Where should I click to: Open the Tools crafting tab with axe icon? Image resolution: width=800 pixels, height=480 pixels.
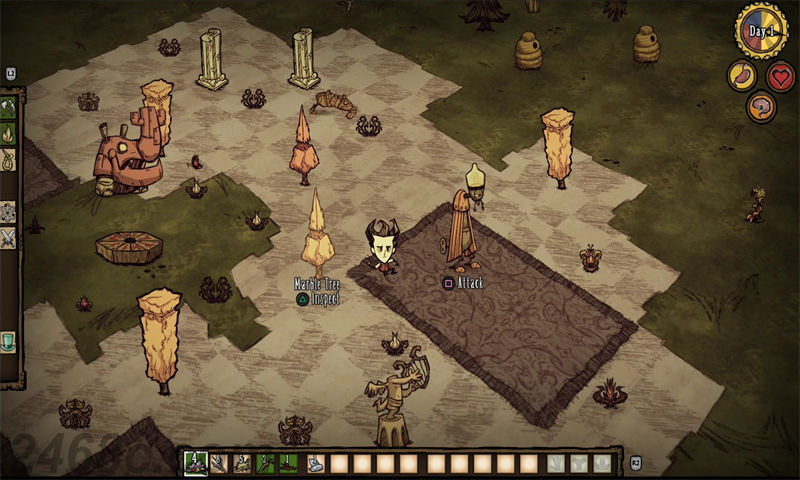pyautogui.click(x=8, y=108)
